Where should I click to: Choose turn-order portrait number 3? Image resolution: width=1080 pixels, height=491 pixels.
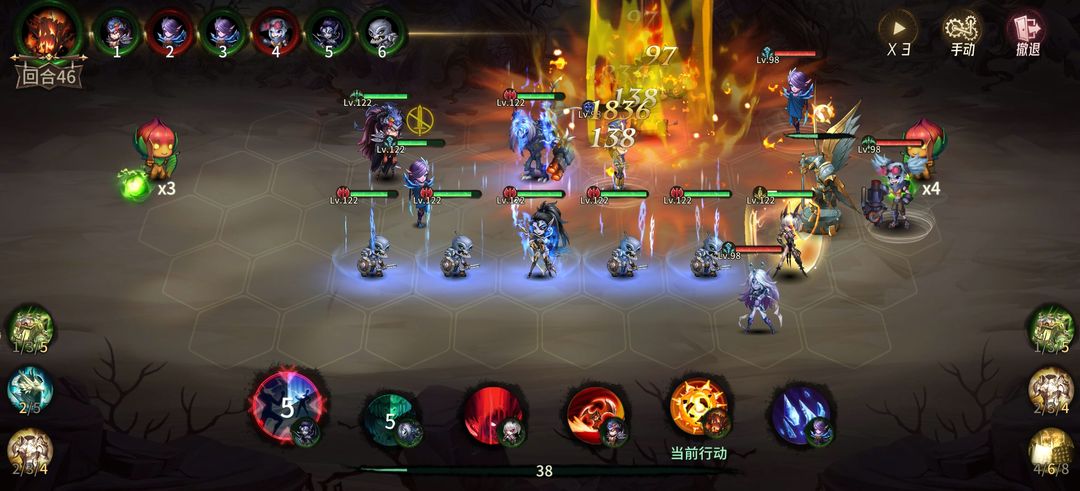[222, 32]
